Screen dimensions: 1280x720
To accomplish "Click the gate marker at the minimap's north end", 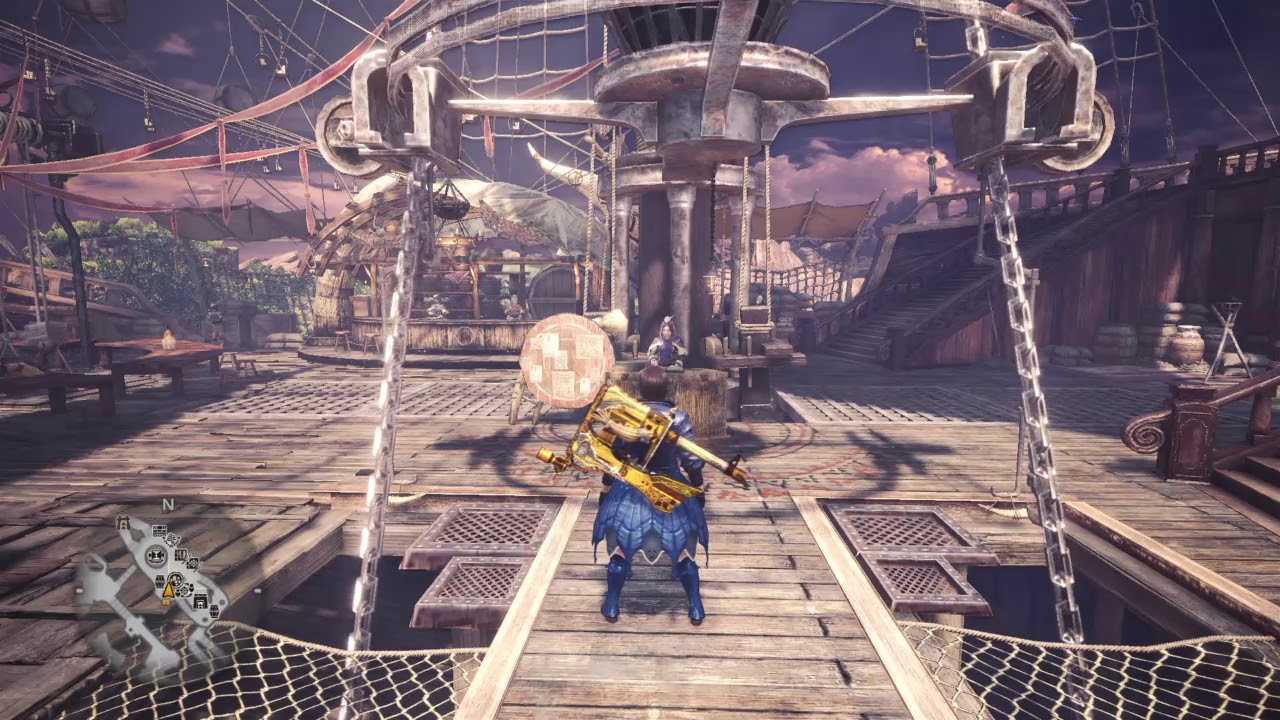I will click(x=123, y=523).
